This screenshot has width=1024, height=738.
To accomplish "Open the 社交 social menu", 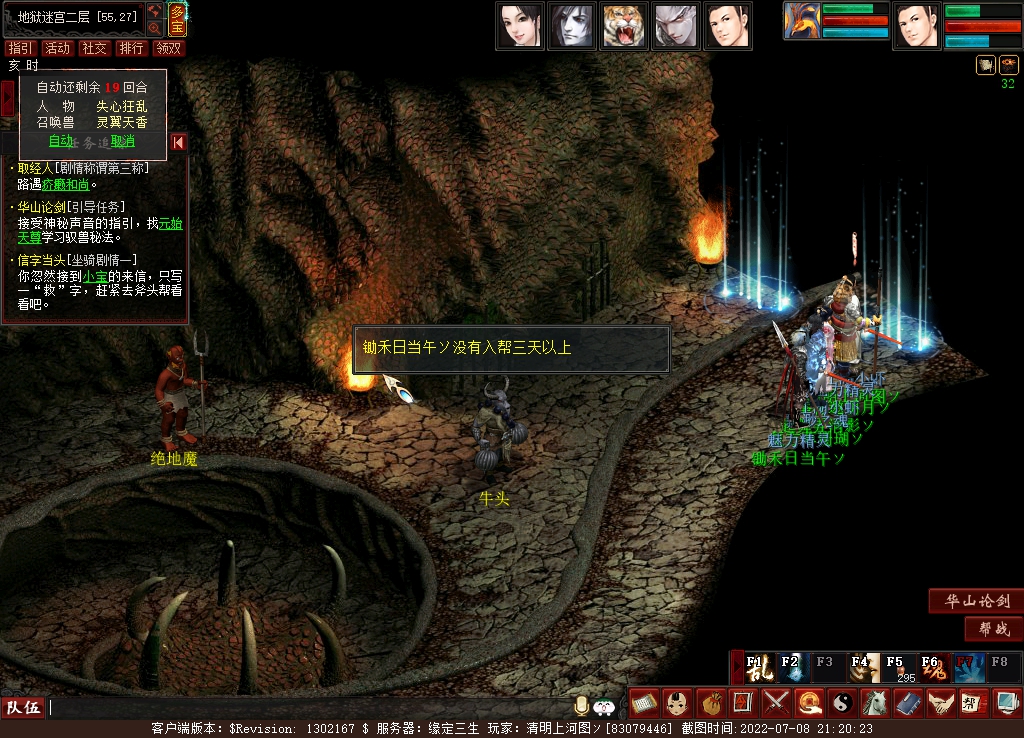I will tap(95, 48).
